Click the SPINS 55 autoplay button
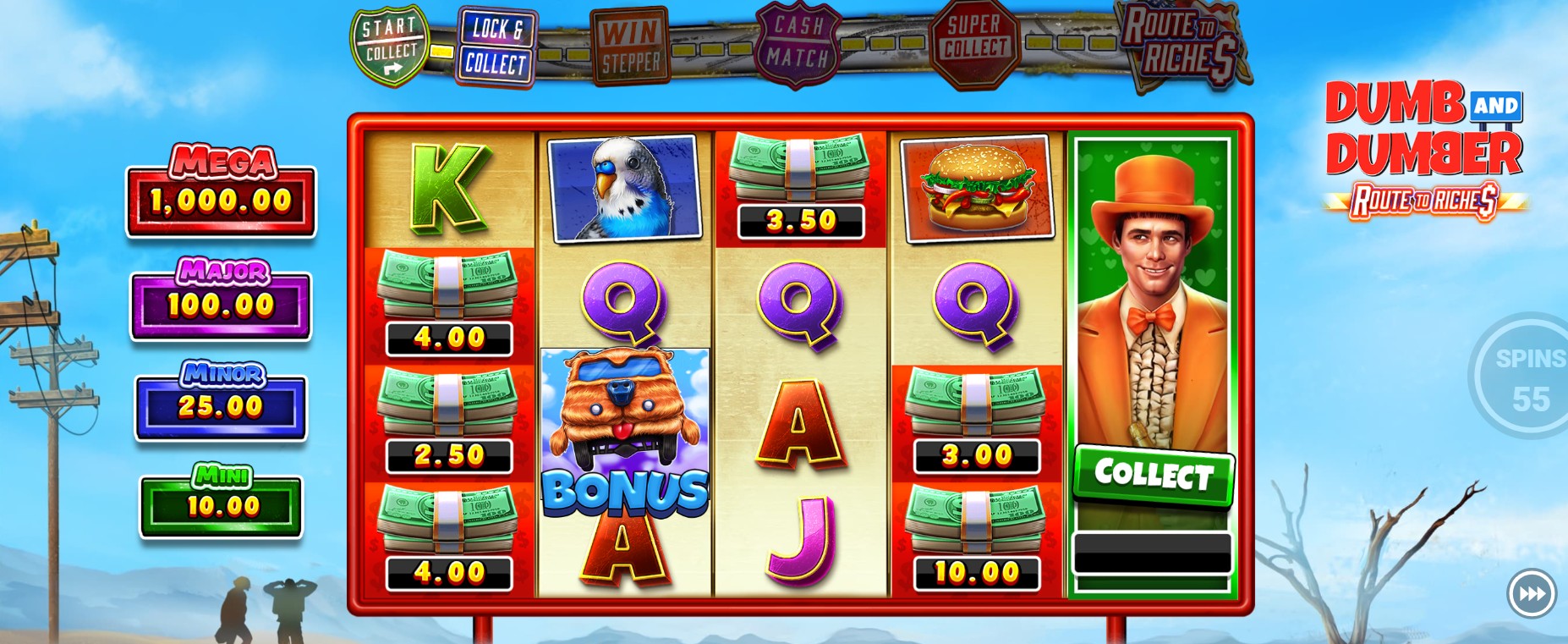Screen dimensions: 1568x644 click(x=1528, y=377)
